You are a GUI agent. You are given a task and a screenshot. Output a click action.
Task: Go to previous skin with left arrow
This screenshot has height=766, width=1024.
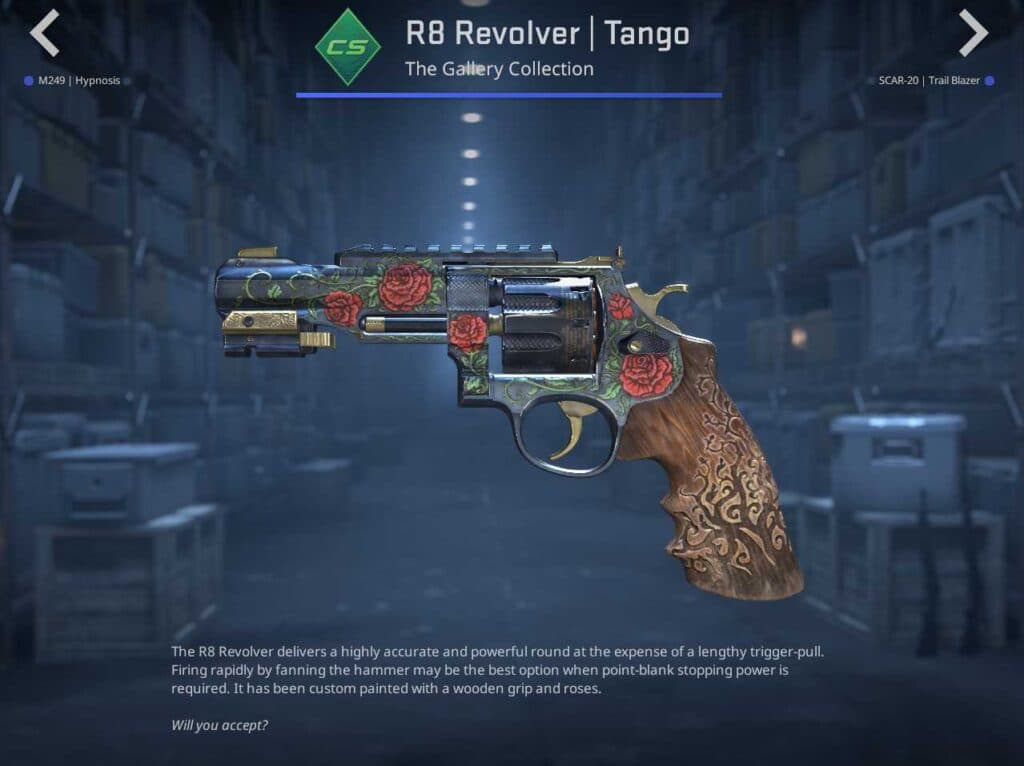[x=44, y=34]
